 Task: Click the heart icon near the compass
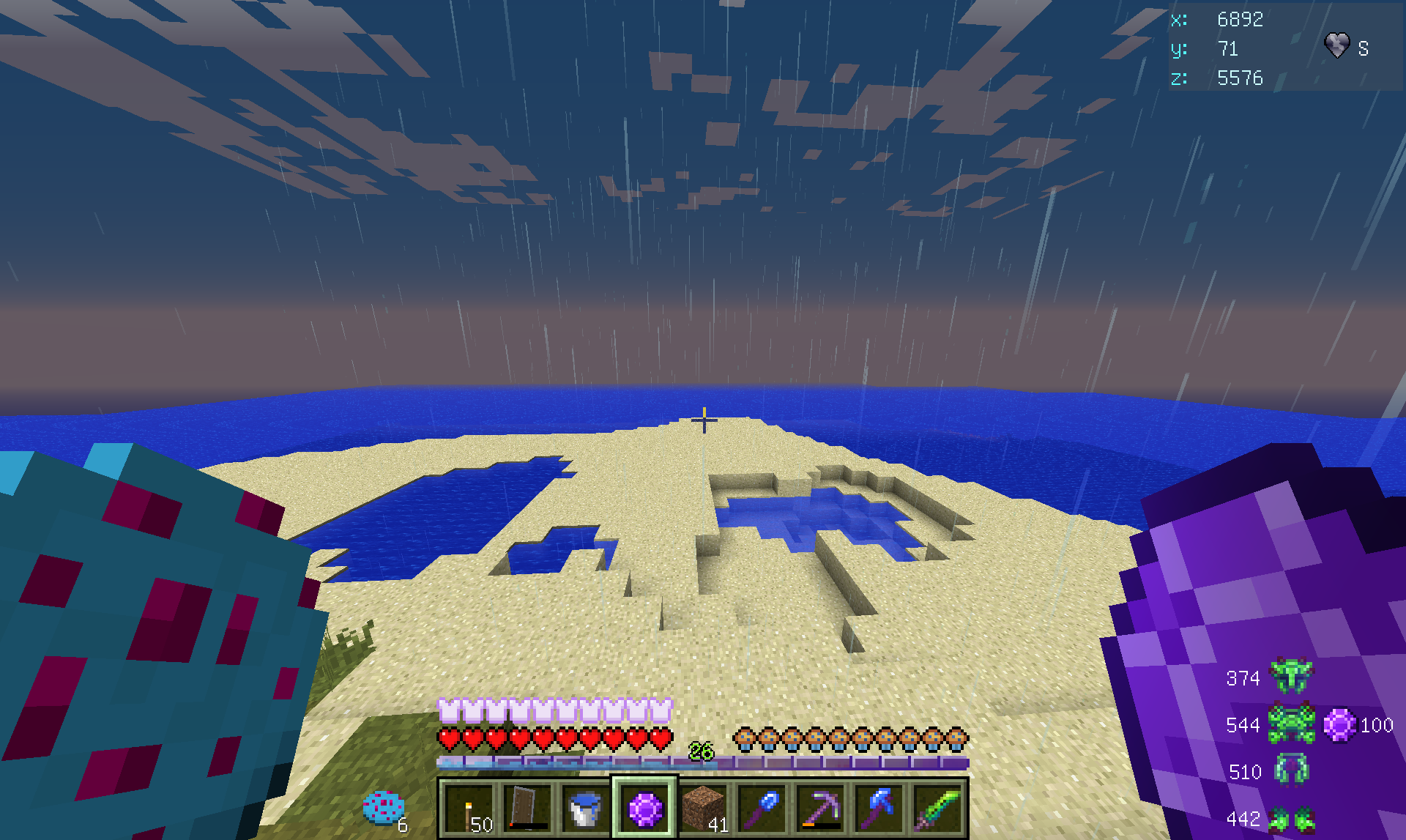[1338, 48]
